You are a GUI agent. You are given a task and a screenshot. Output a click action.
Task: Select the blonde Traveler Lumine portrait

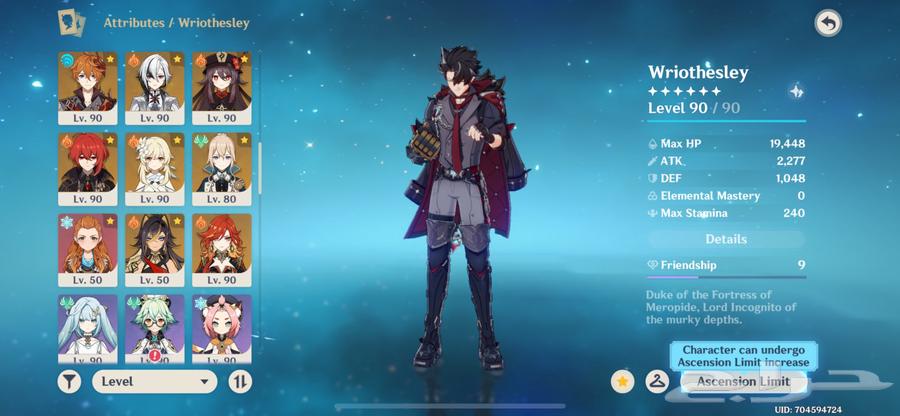coord(155,169)
